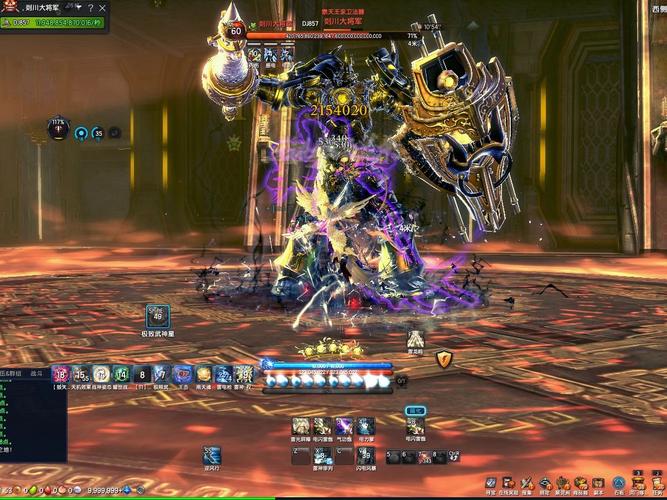Image resolution: width=667 pixels, height=500 pixels.
Task: Trigger the orange shield skill icon
Action: pos(444,359)
